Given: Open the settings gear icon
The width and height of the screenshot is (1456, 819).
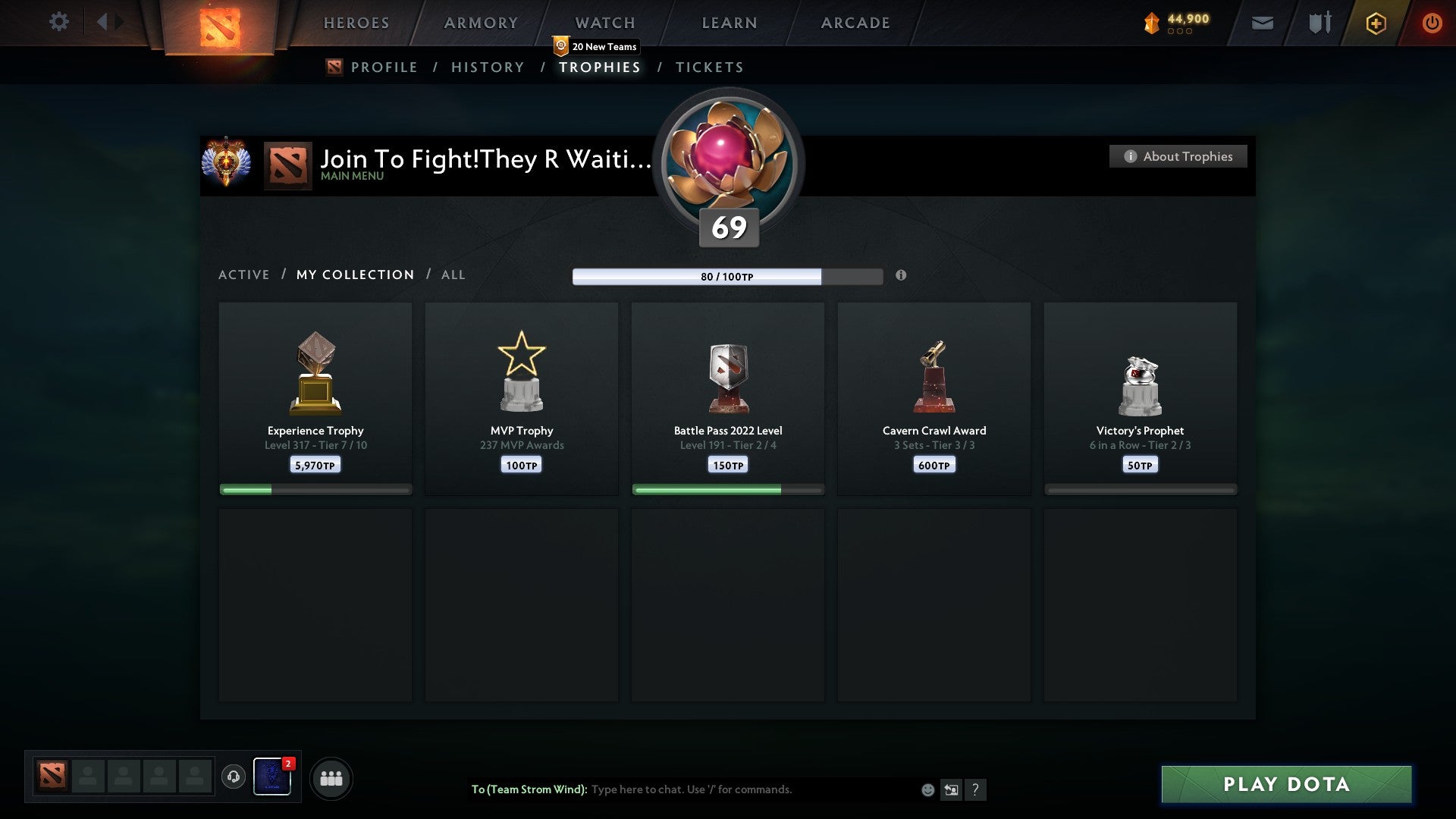Looking at the screenshot, I should [59, 22].
